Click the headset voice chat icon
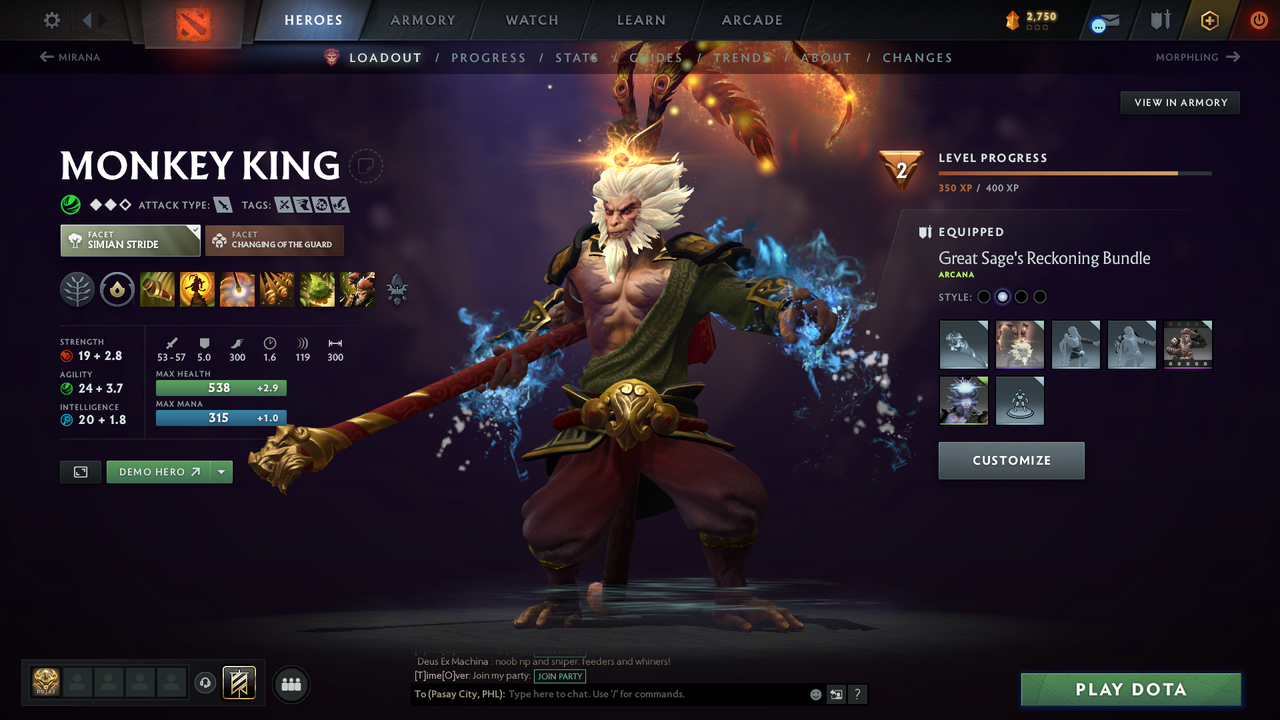The image size is (1280, 720). 205,684
